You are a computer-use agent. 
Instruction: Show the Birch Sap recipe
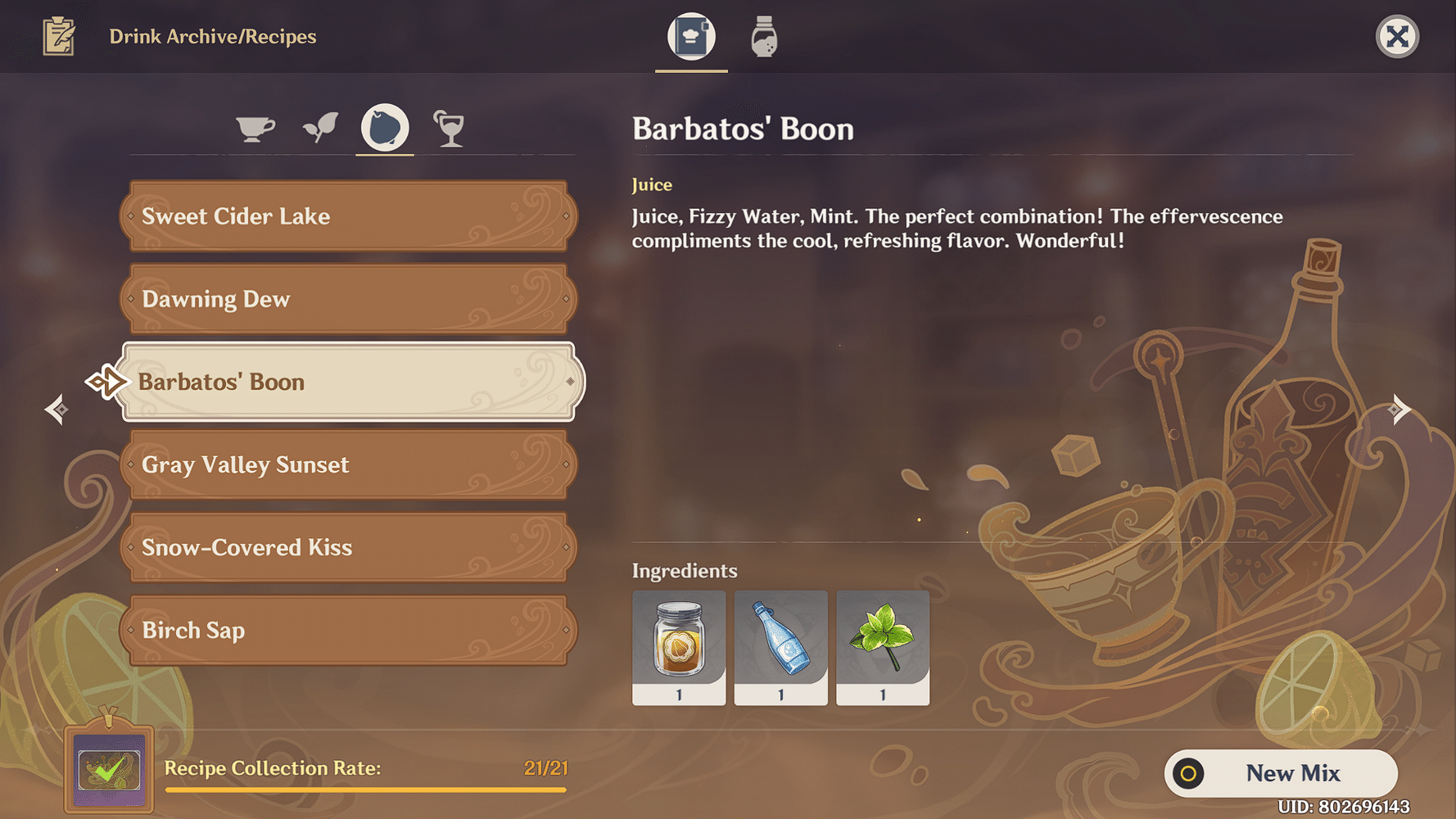pos(349,630)
